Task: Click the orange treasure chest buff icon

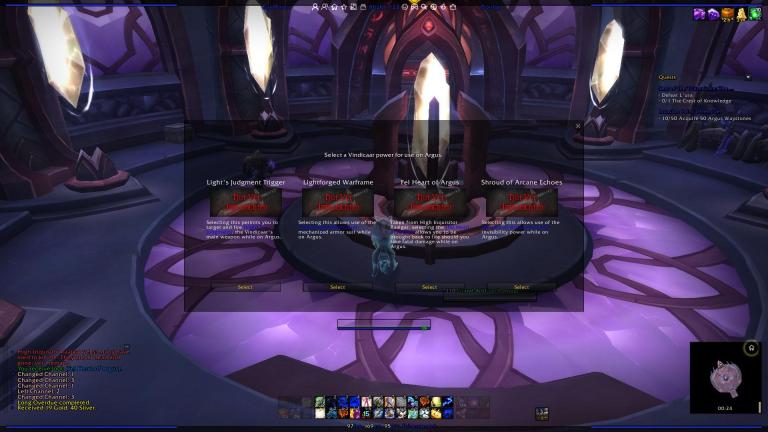Action: click(727, 13)
